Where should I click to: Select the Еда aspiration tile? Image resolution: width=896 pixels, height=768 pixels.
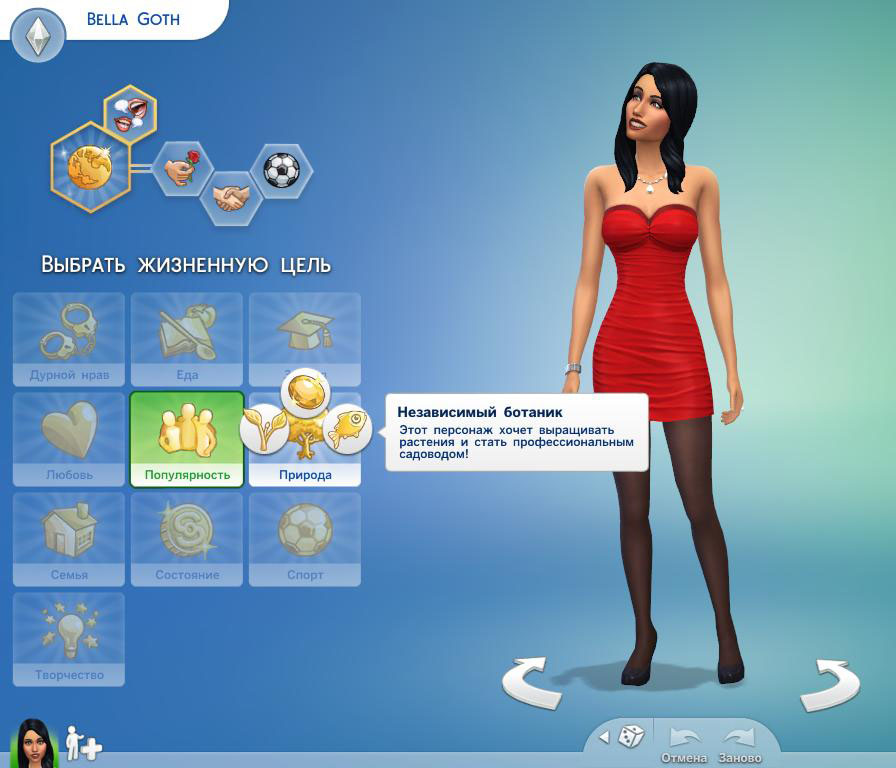[187, 339]
